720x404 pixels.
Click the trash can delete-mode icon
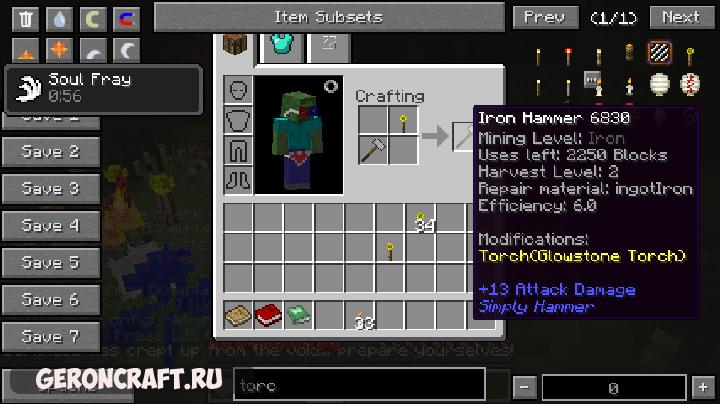(26, 19)
